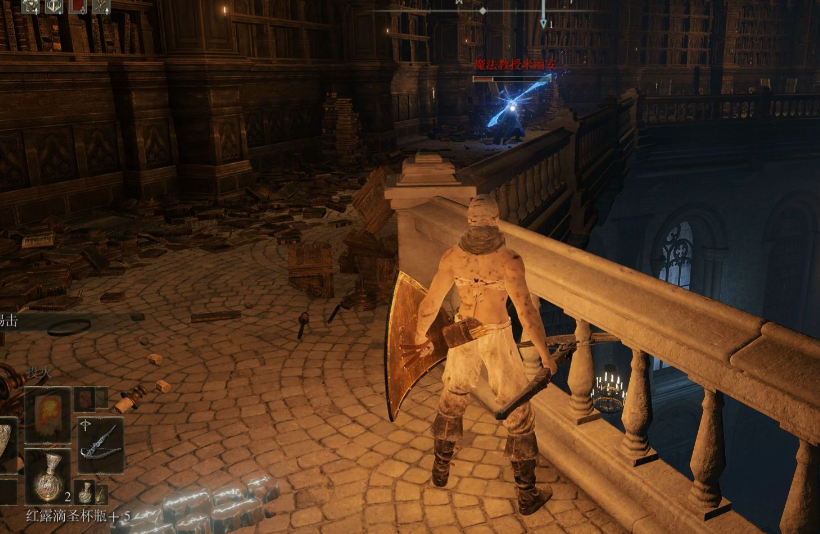
Task: Click the red banner status buff icon
Action: pyautogui.click(x=78, y=6)
